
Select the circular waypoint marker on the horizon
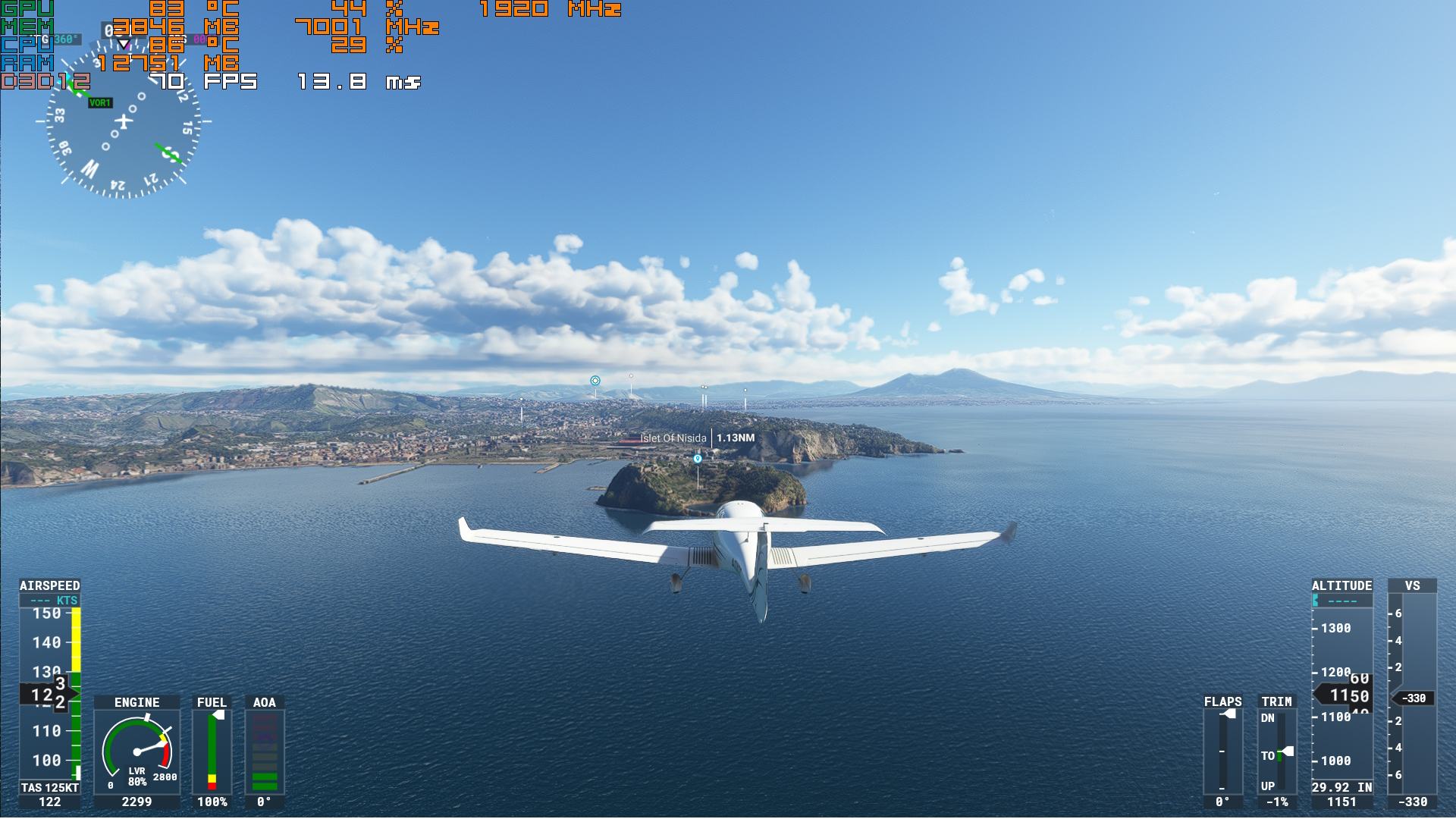(595, 381)
